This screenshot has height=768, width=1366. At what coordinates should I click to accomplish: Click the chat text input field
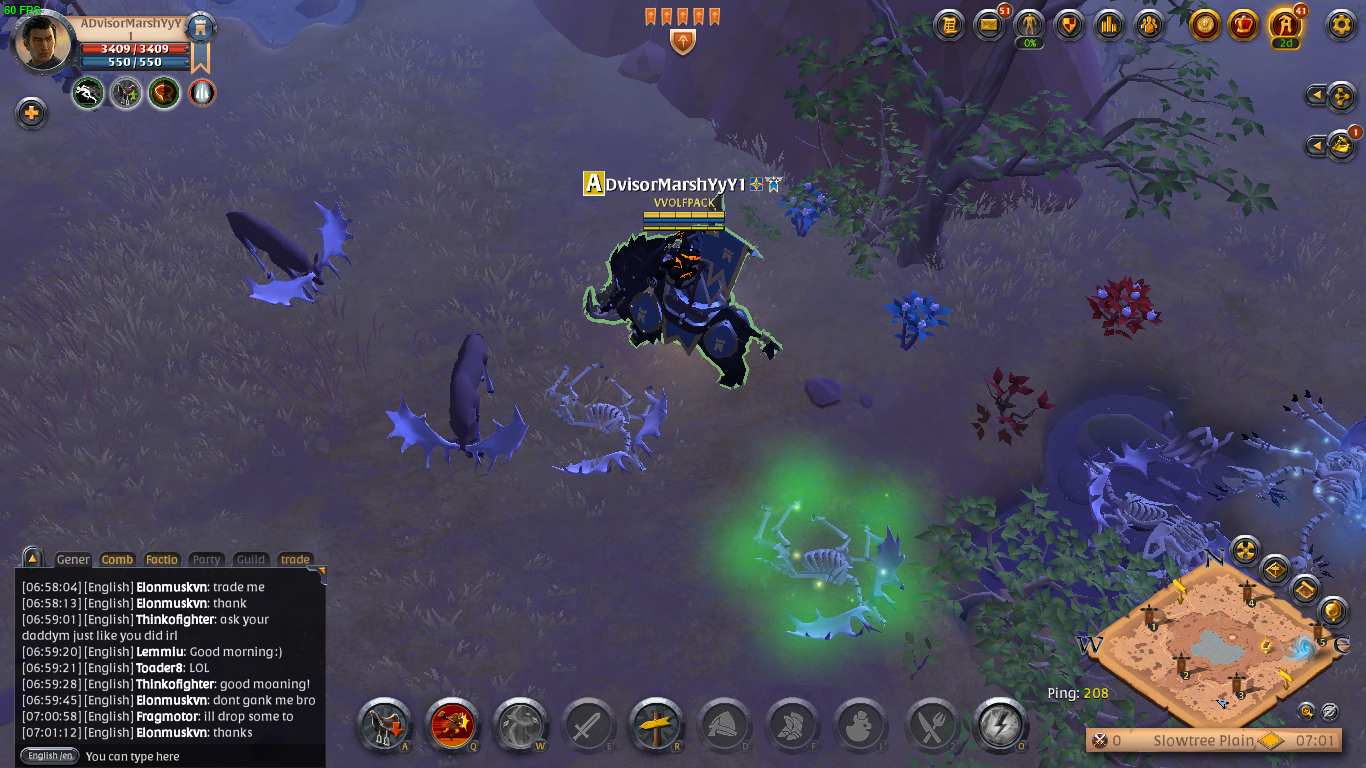click(x=200, y=757)
